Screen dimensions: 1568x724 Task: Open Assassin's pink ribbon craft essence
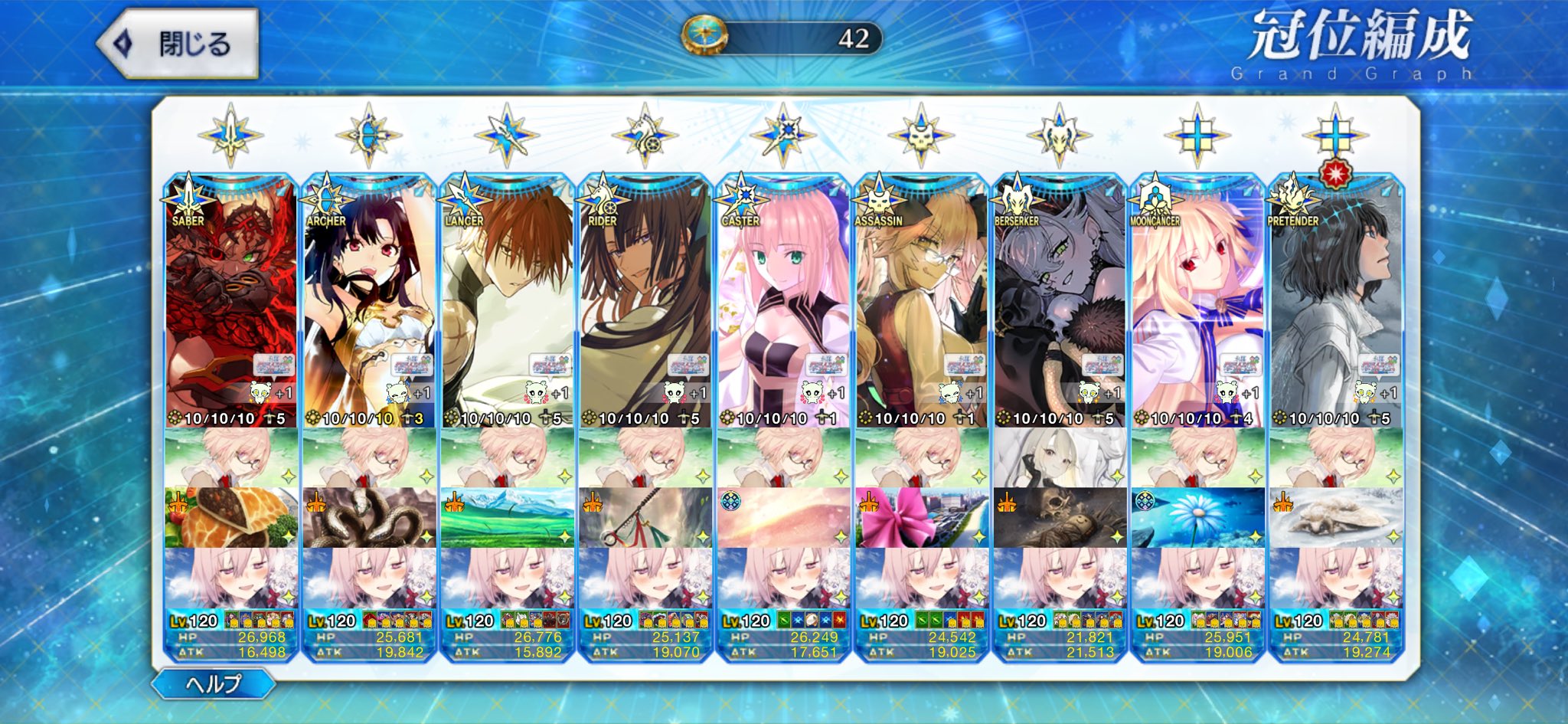[921, 517]
